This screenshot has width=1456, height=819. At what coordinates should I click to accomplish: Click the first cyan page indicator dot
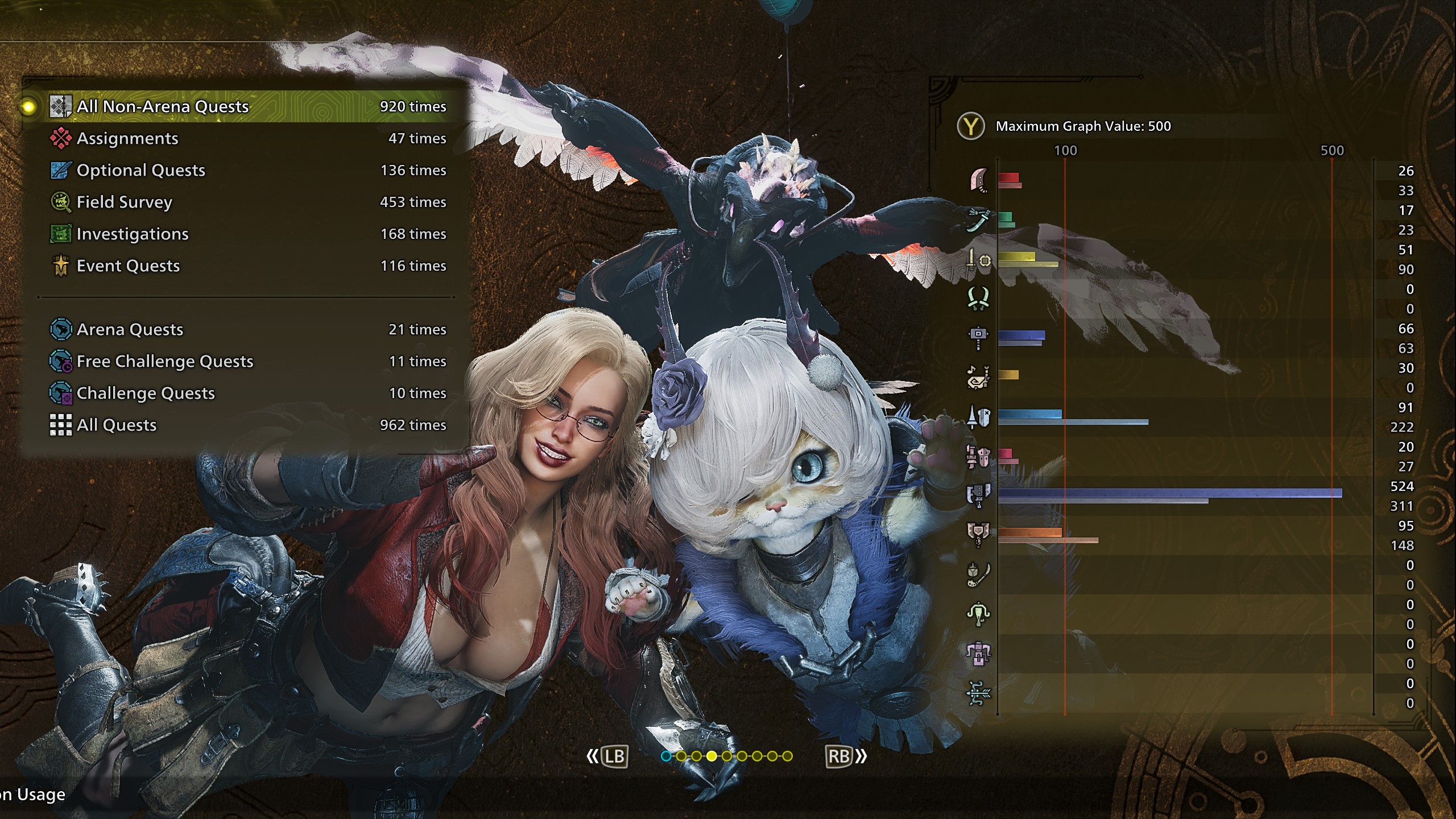coord(666,756)
